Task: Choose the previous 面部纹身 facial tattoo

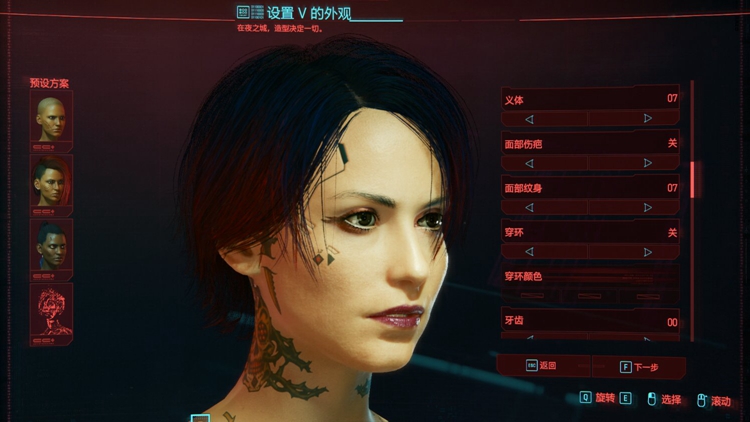Action: 529,207
